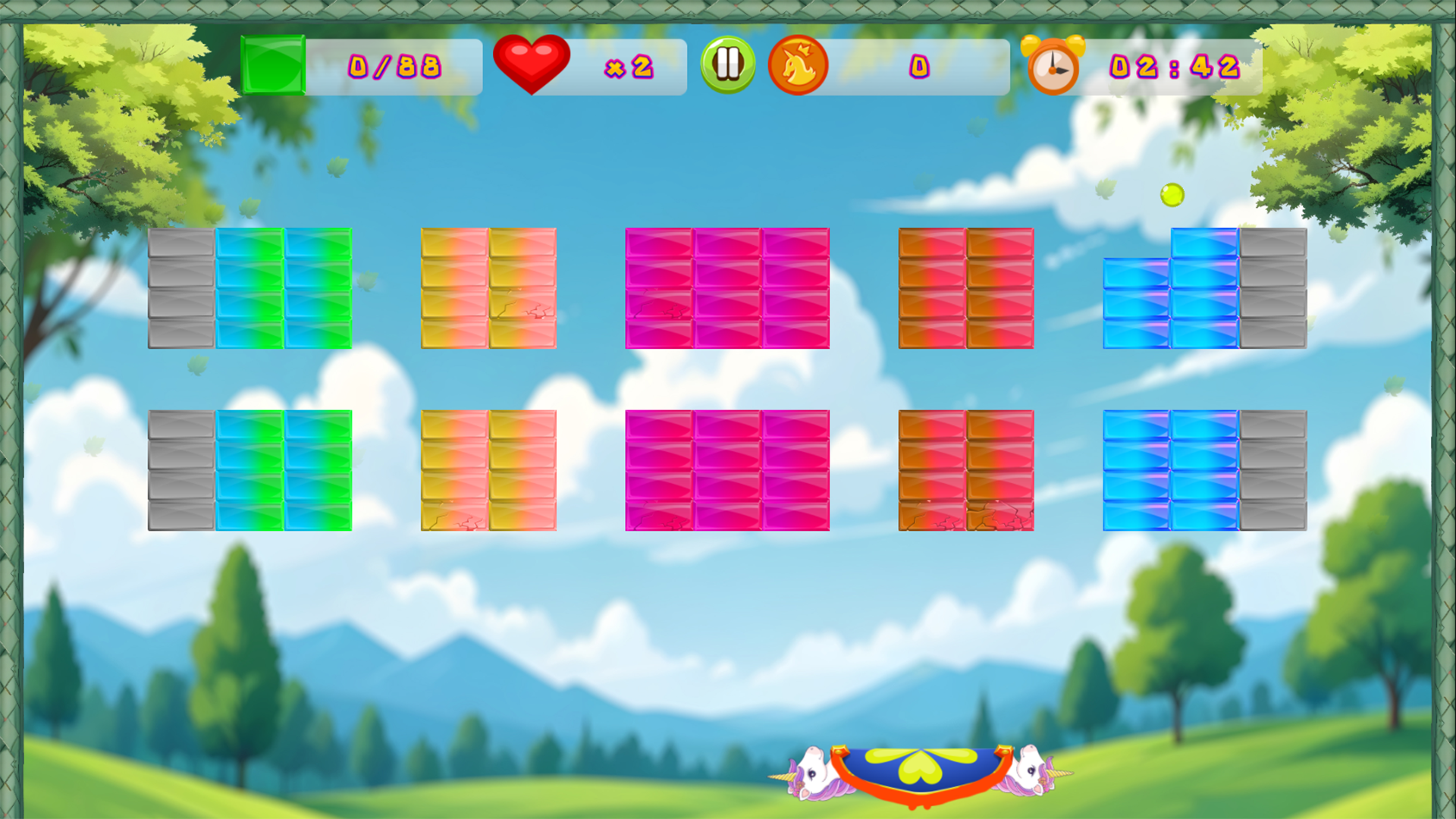Pause the game with the green pause button
The image size is (1456, 819).
tap(726, 65)
